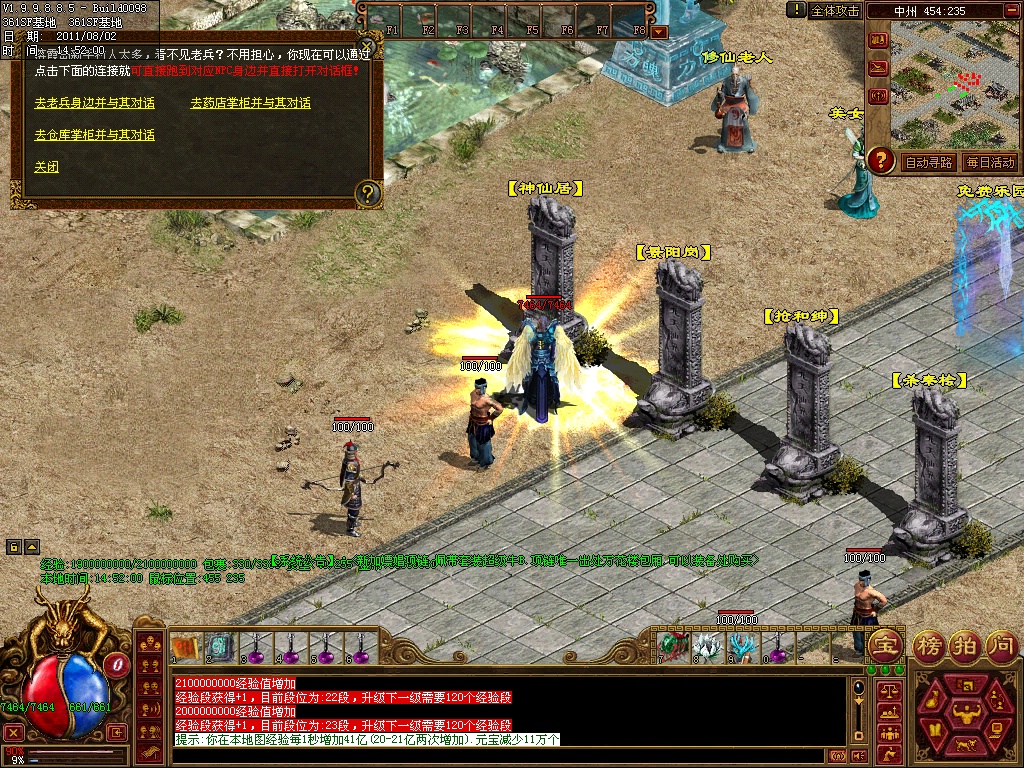Minimize the minimap with the minus button
Viewport: 1024px width, 768px height.
tap(1009, 10)
